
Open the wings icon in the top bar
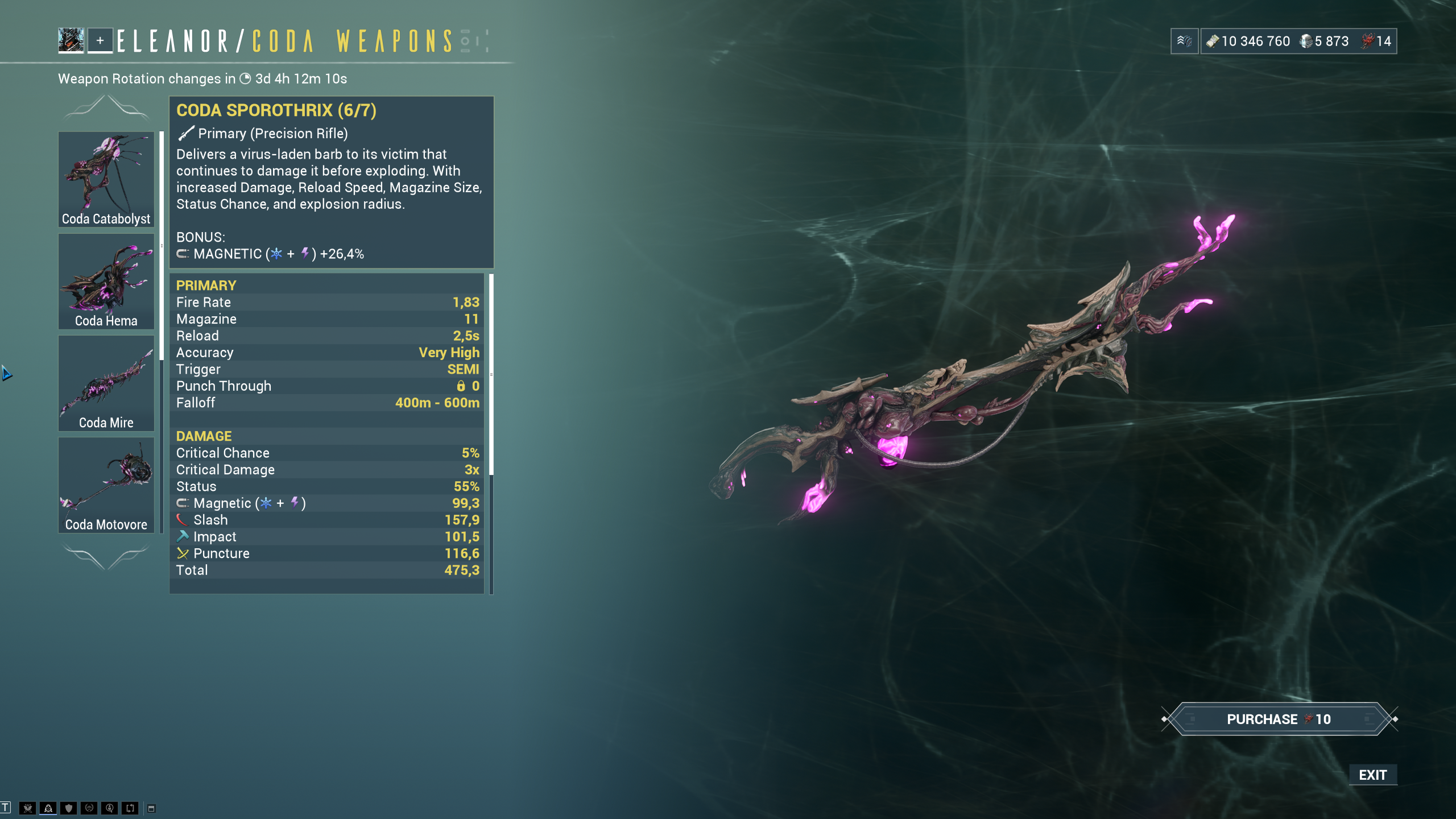[x=1185, y=41]
